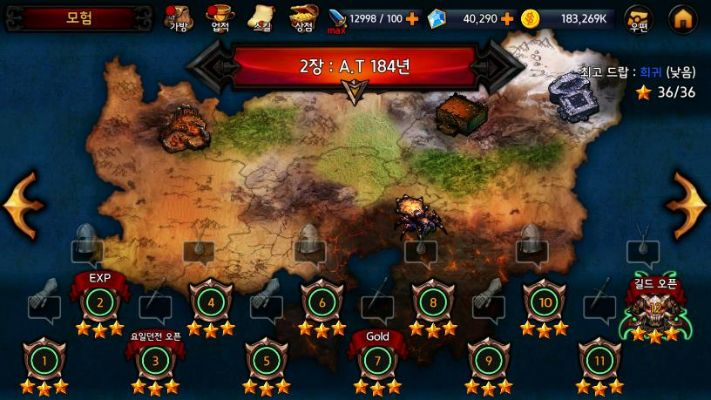Select stage 11 node
Screen dimensions: 711x400
coord(598,359)
